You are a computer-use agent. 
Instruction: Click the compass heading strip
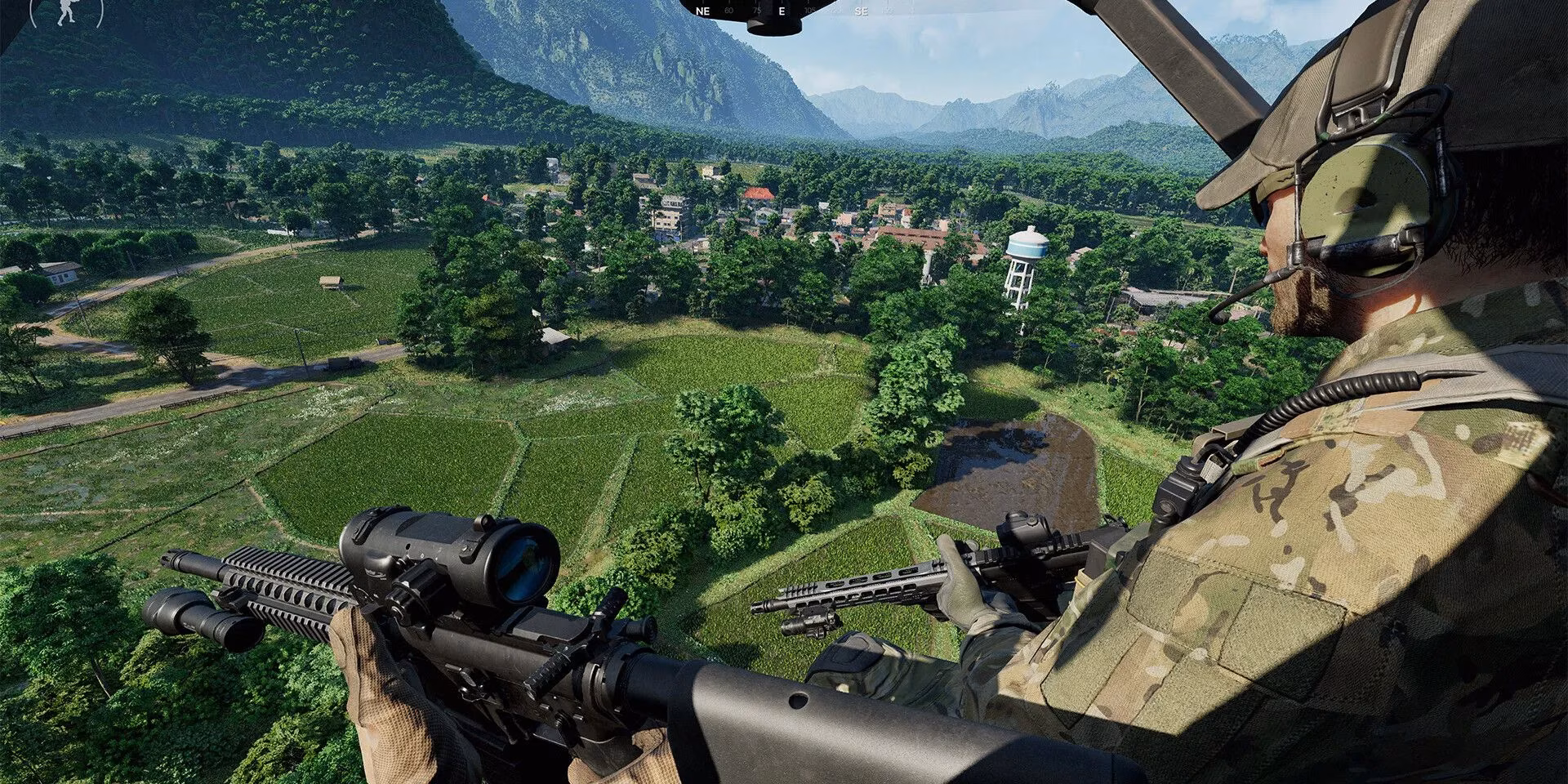782,11
